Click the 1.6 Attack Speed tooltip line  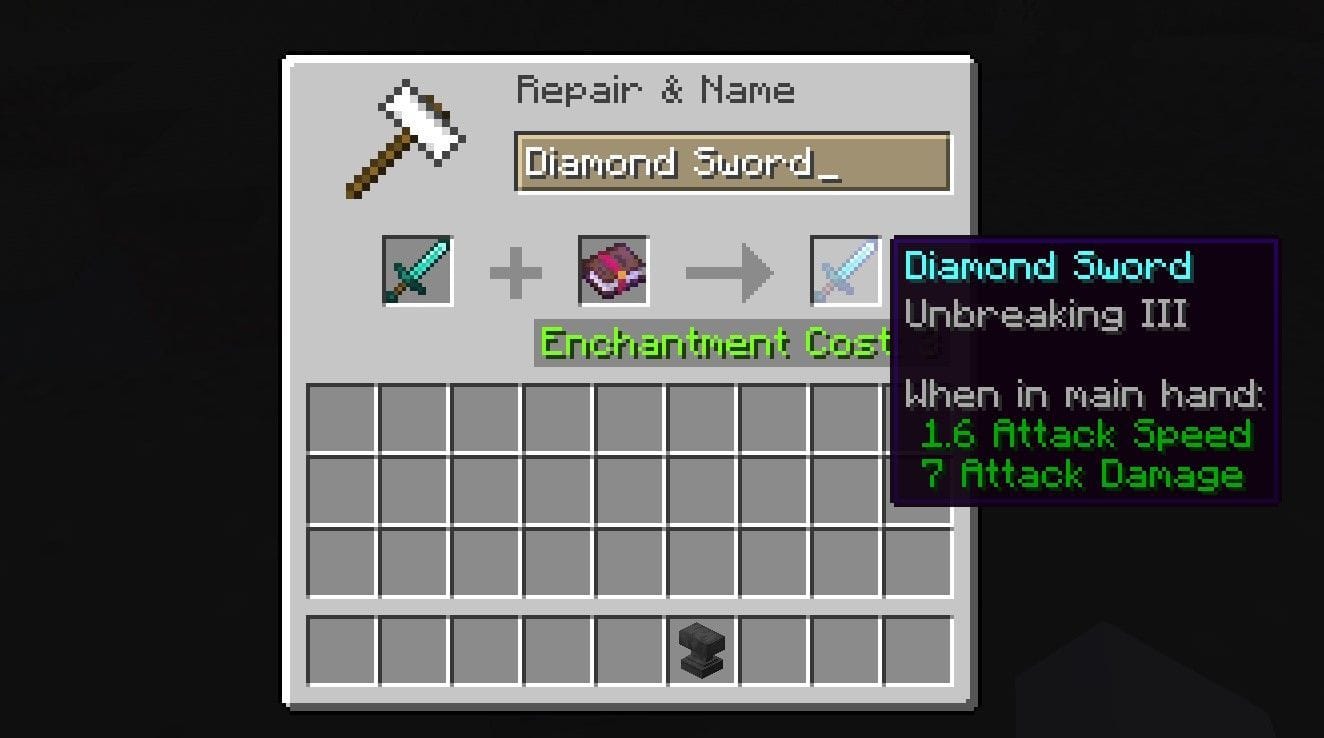pyautogui.click(x=1085, y=434)
